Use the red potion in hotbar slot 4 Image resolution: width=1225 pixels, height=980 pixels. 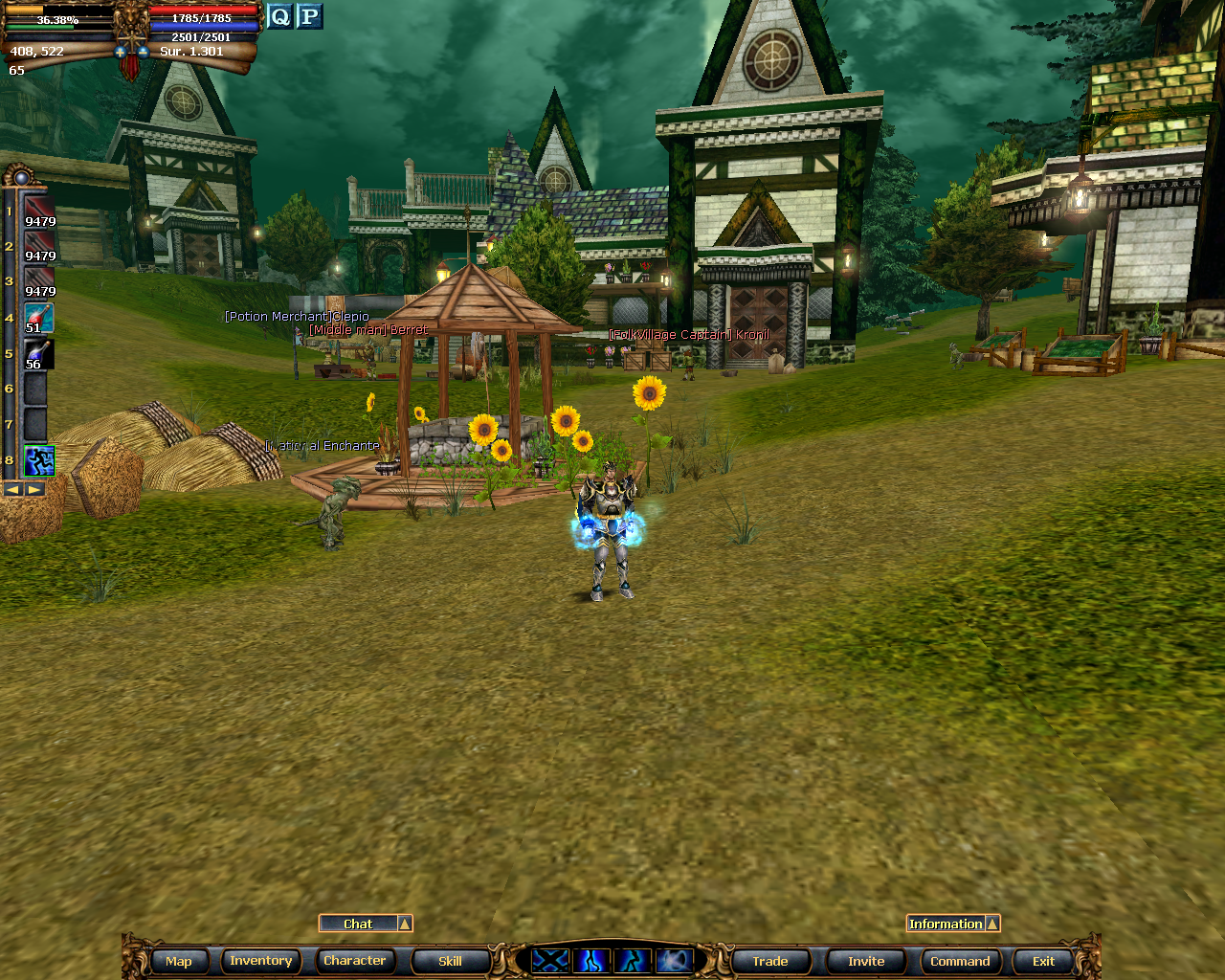click(38, 318)
